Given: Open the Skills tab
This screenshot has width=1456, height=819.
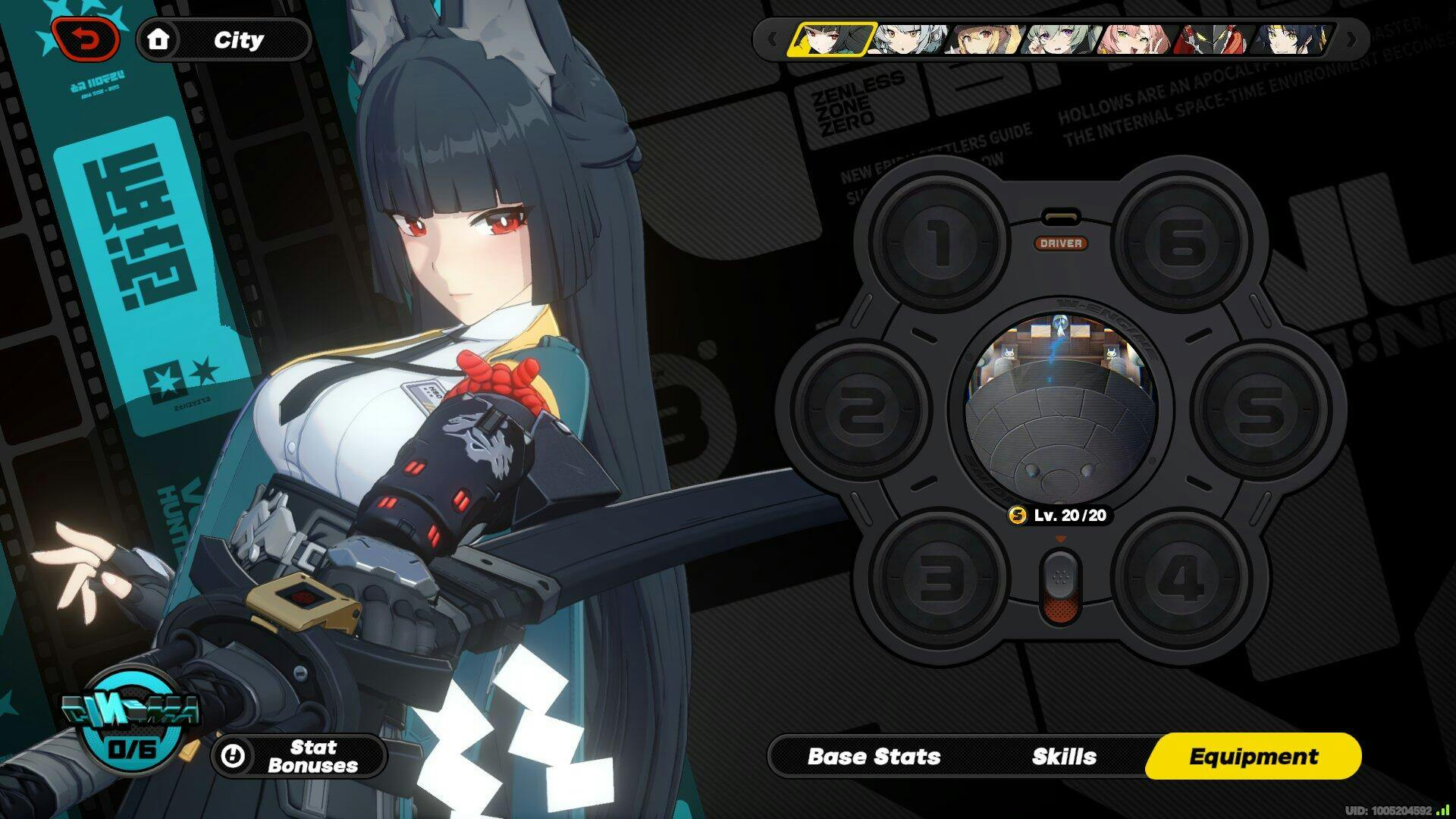Looking at the screenshot, I should (x=1063, y=756).
